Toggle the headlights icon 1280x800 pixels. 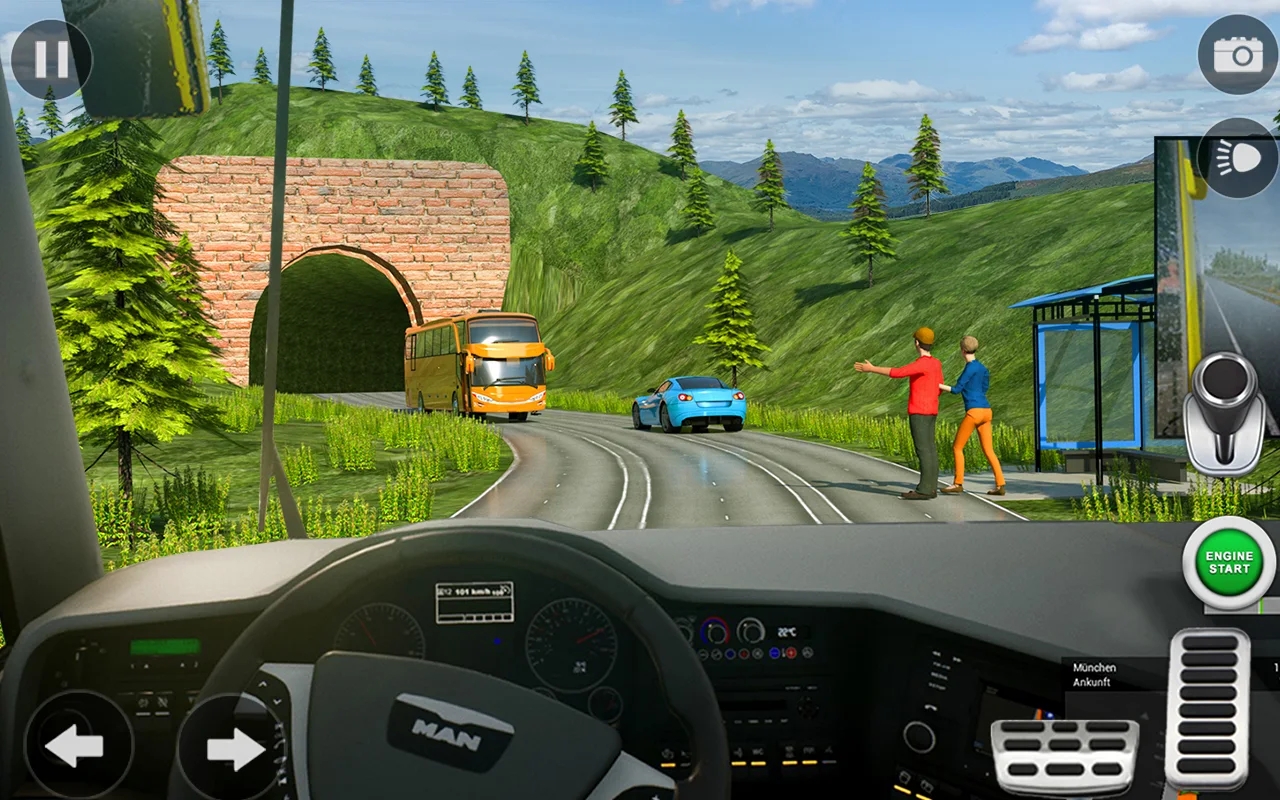point(1238,158)
